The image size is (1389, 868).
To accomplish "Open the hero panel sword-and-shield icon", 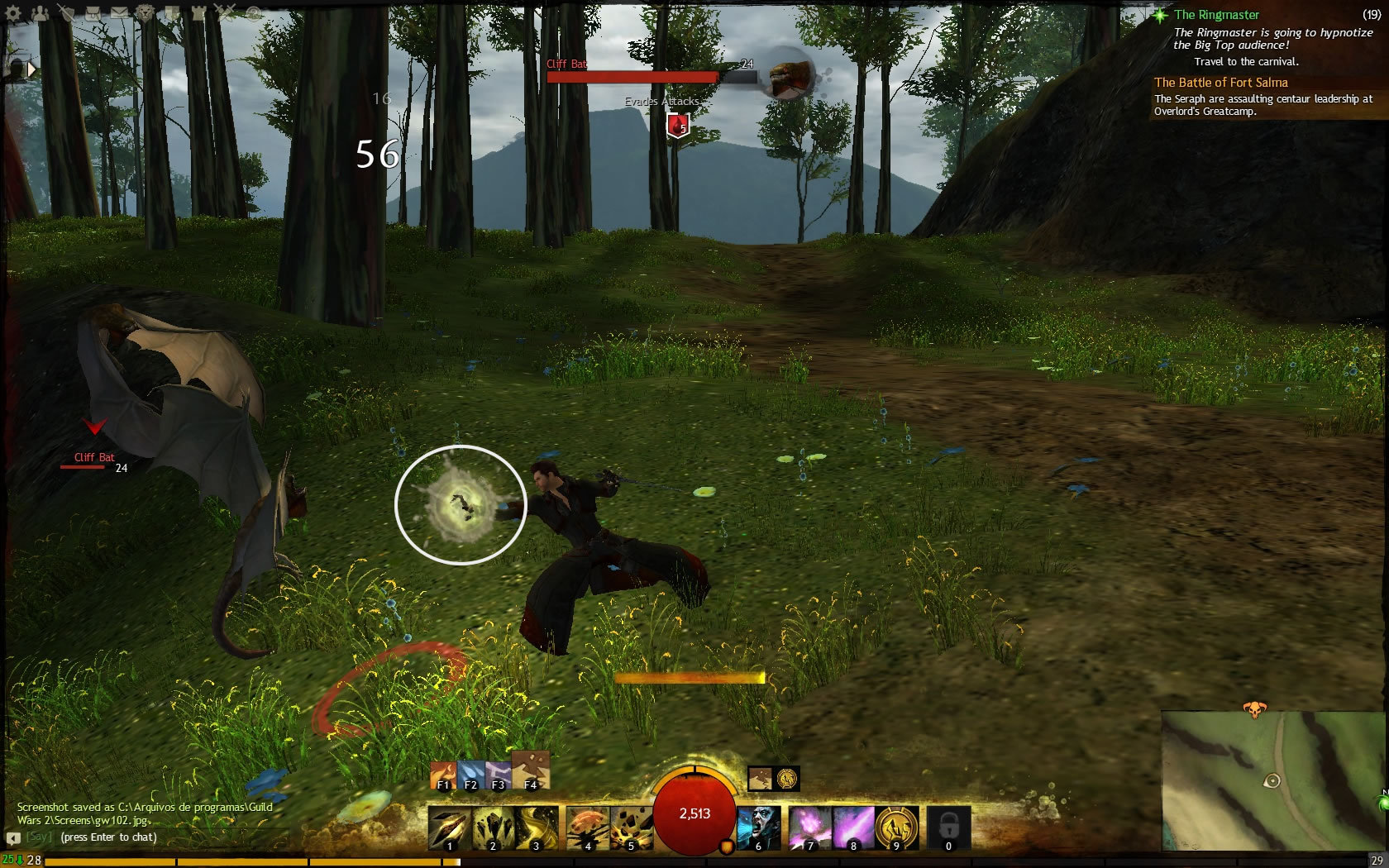I will pyautogui.click(x=68, y=12).
